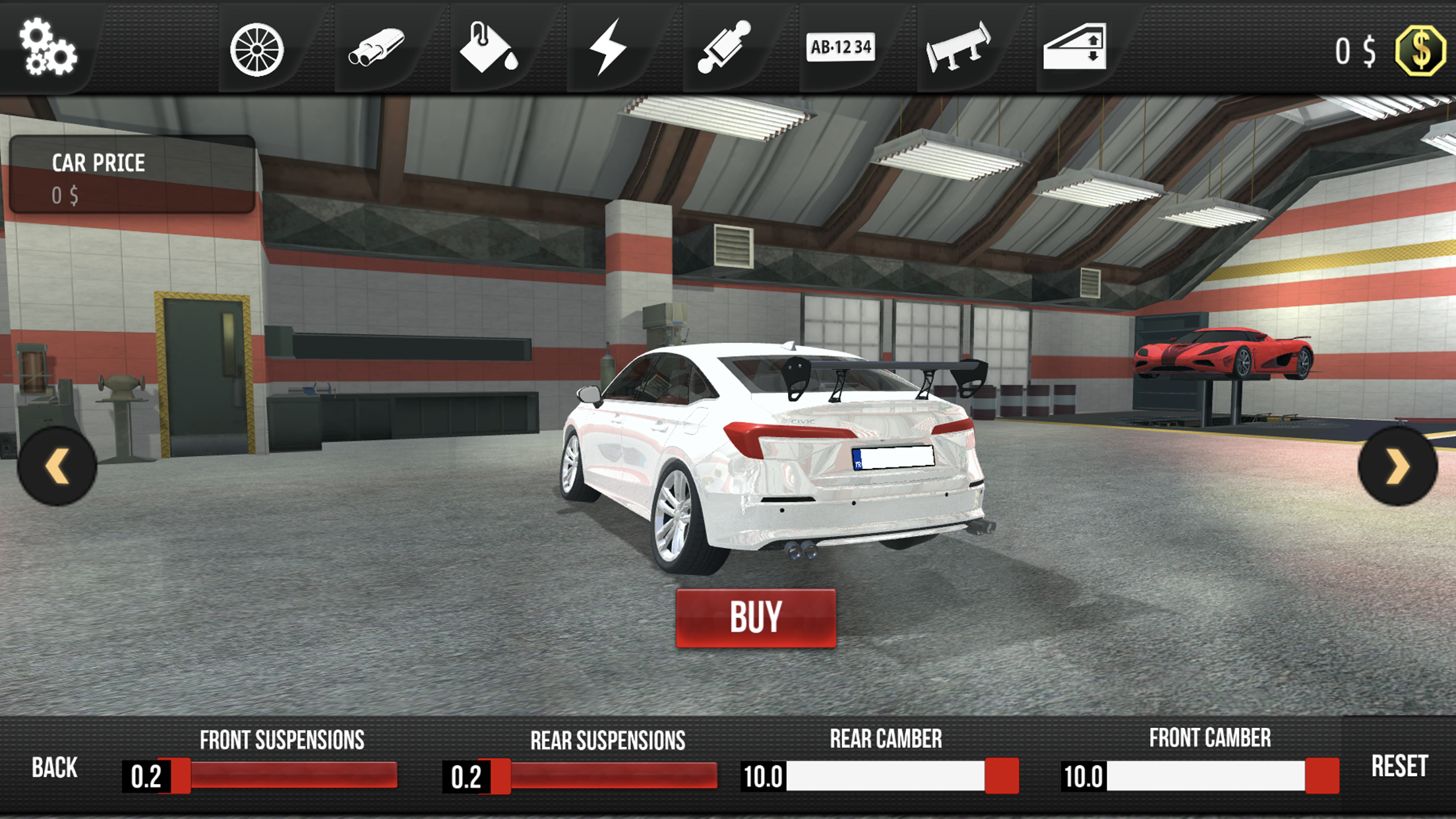Viewport: 1456px width, 819px height.
Task: Reset suspension and camber values
Action: pyautogui.click(x=1399, y=766)
